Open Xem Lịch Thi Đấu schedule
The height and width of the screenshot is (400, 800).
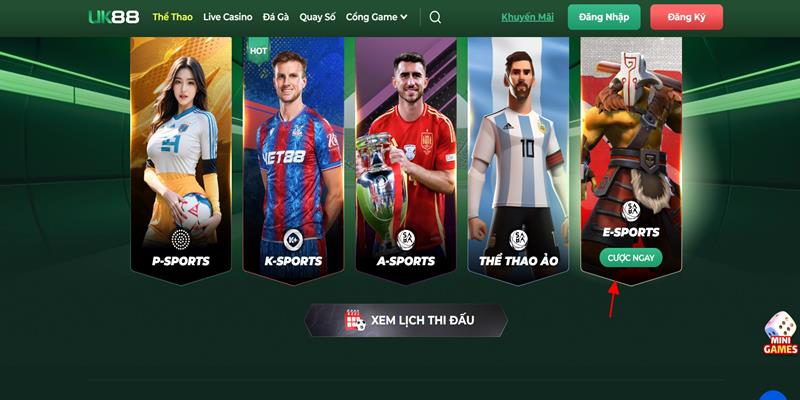(406, 320)
